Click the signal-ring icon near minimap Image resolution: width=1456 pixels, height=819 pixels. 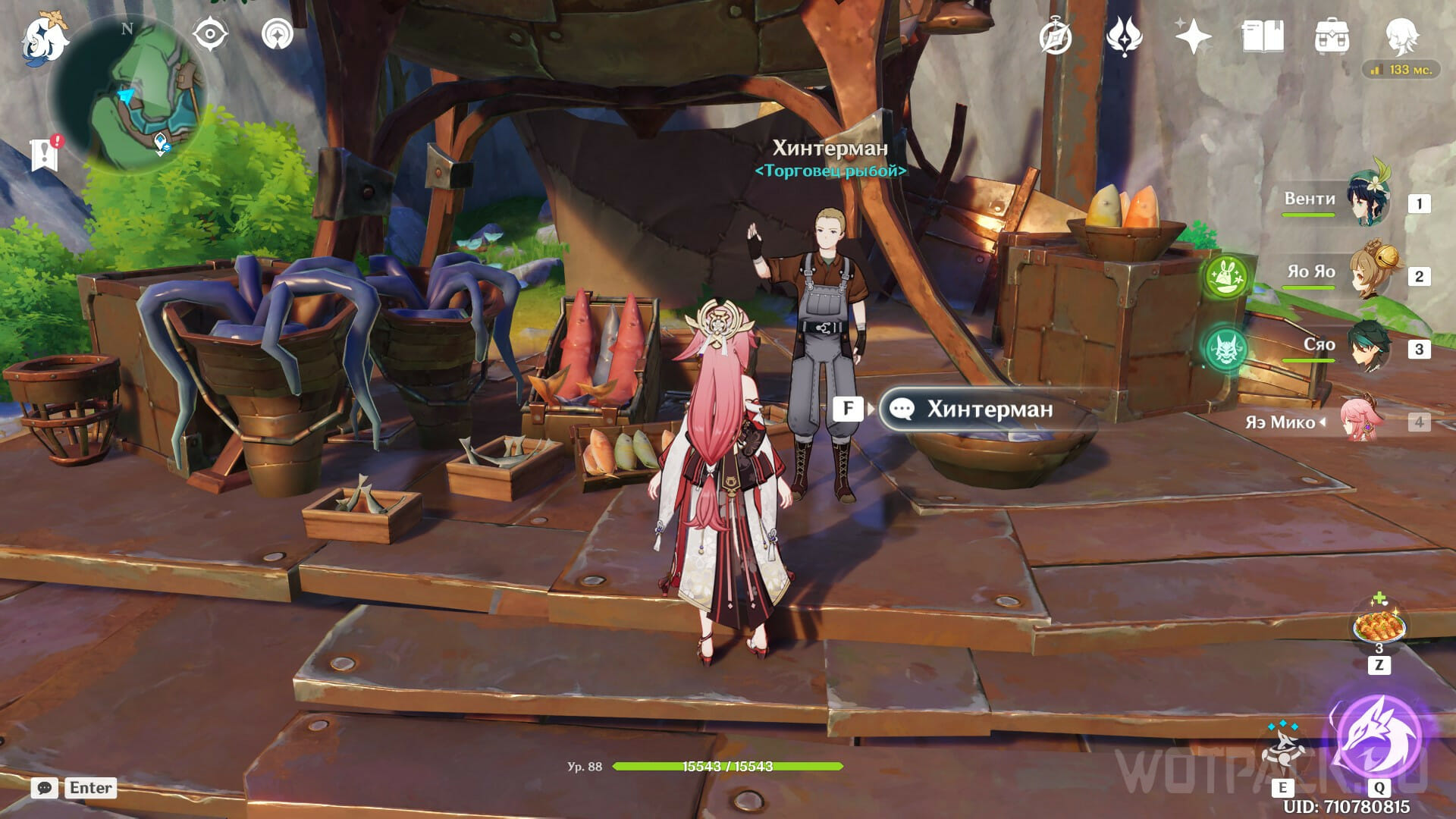278,35
